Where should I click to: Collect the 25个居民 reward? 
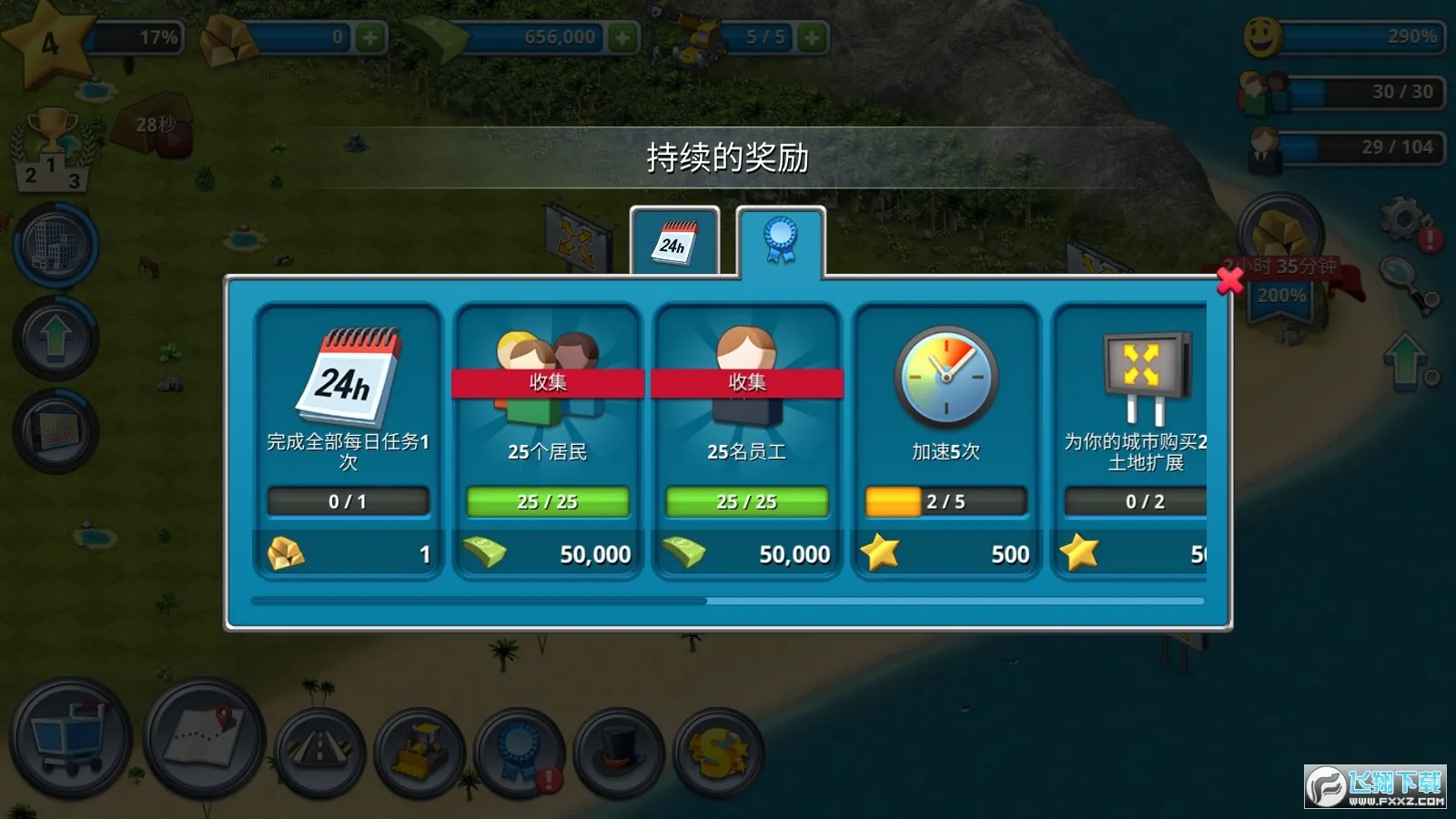pos(548,382)
